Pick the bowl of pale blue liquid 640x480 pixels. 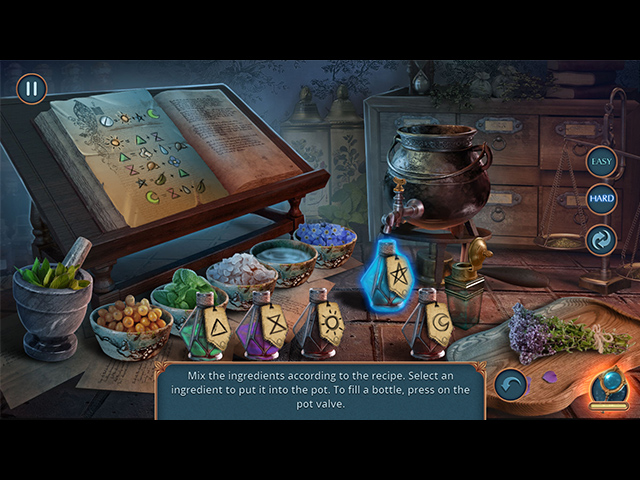click(x=284, y=256)
